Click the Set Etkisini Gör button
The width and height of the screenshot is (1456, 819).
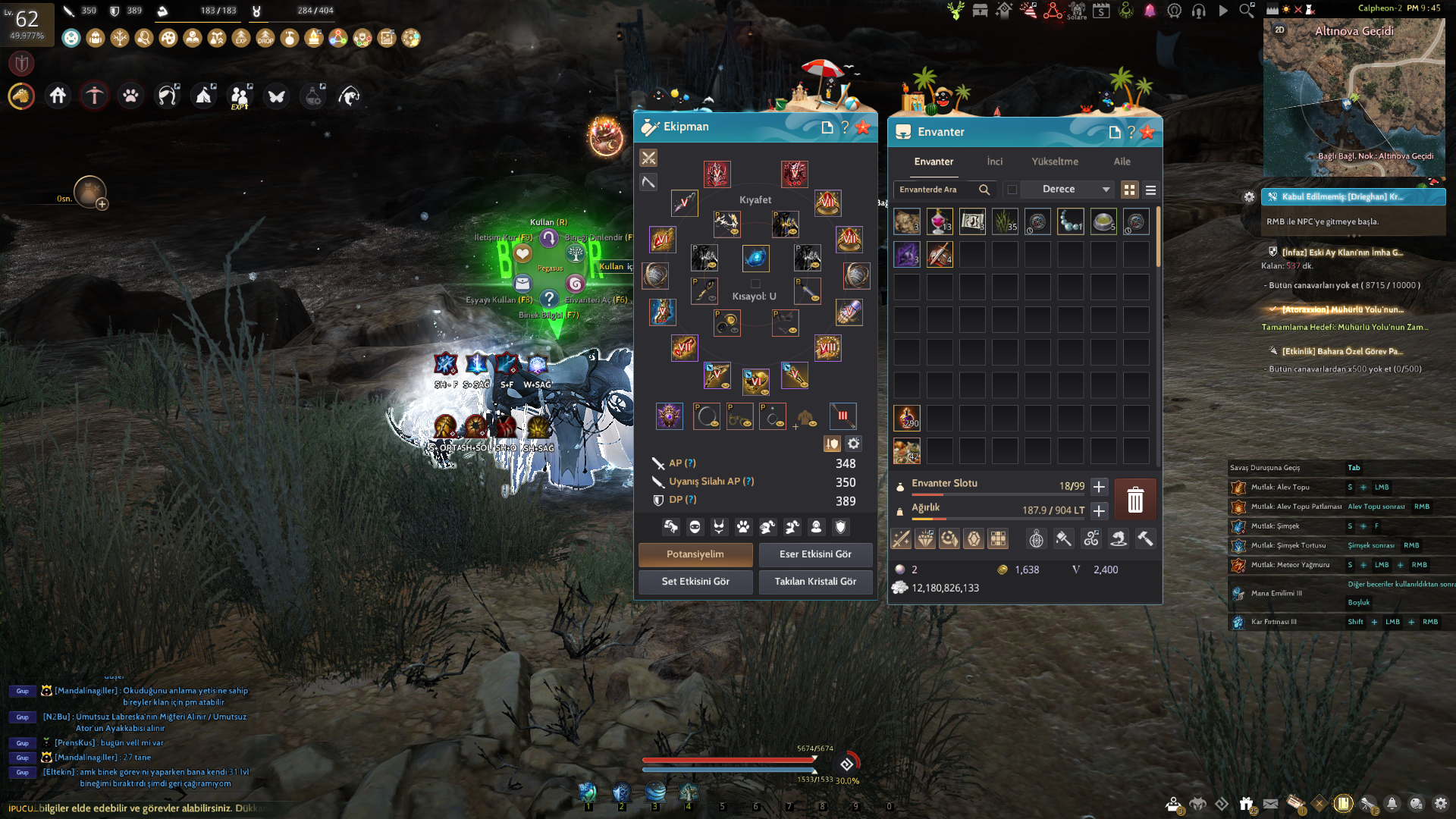point(695,582)
